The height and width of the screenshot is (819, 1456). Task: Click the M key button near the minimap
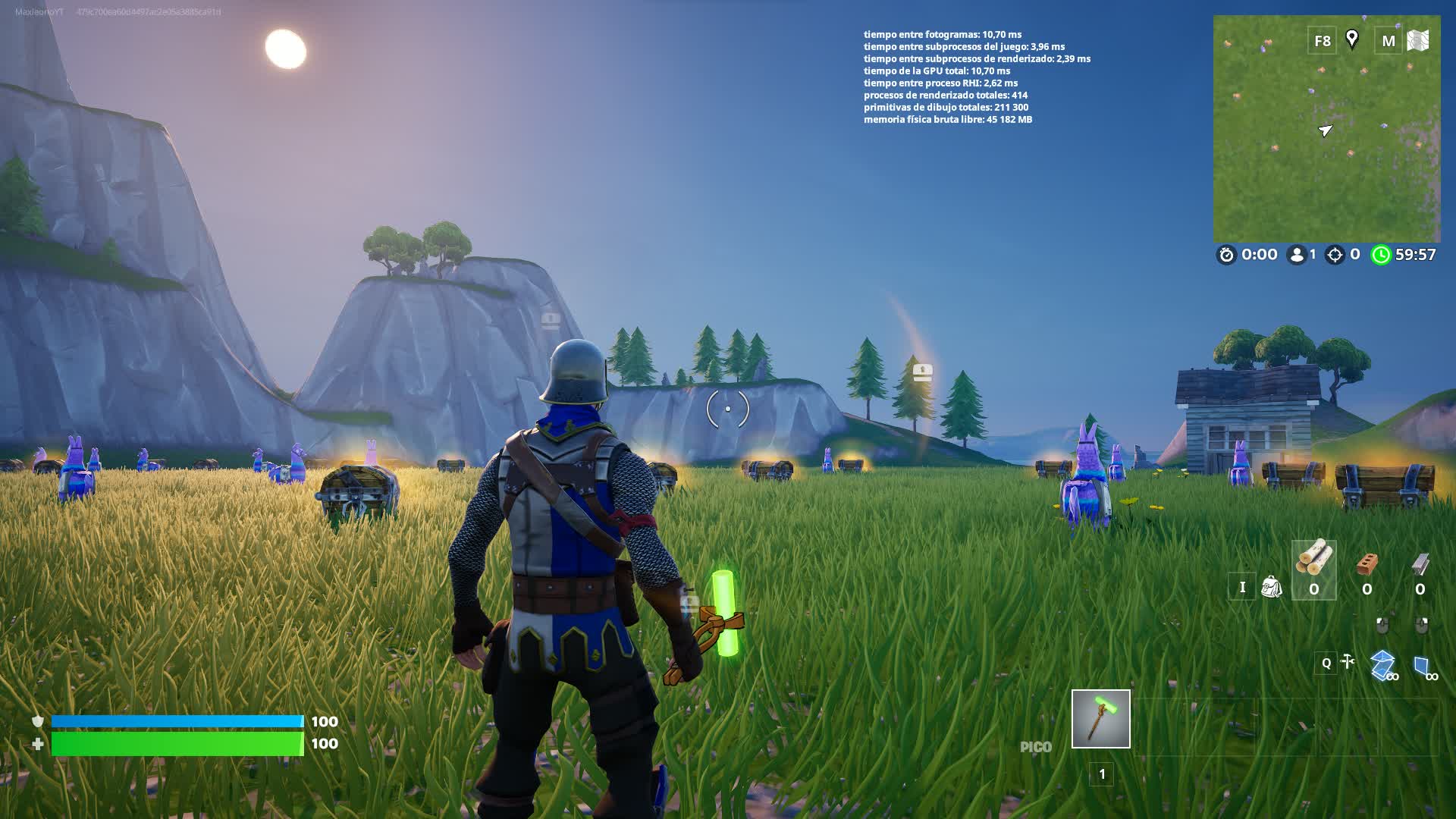tap(1389, 41)
